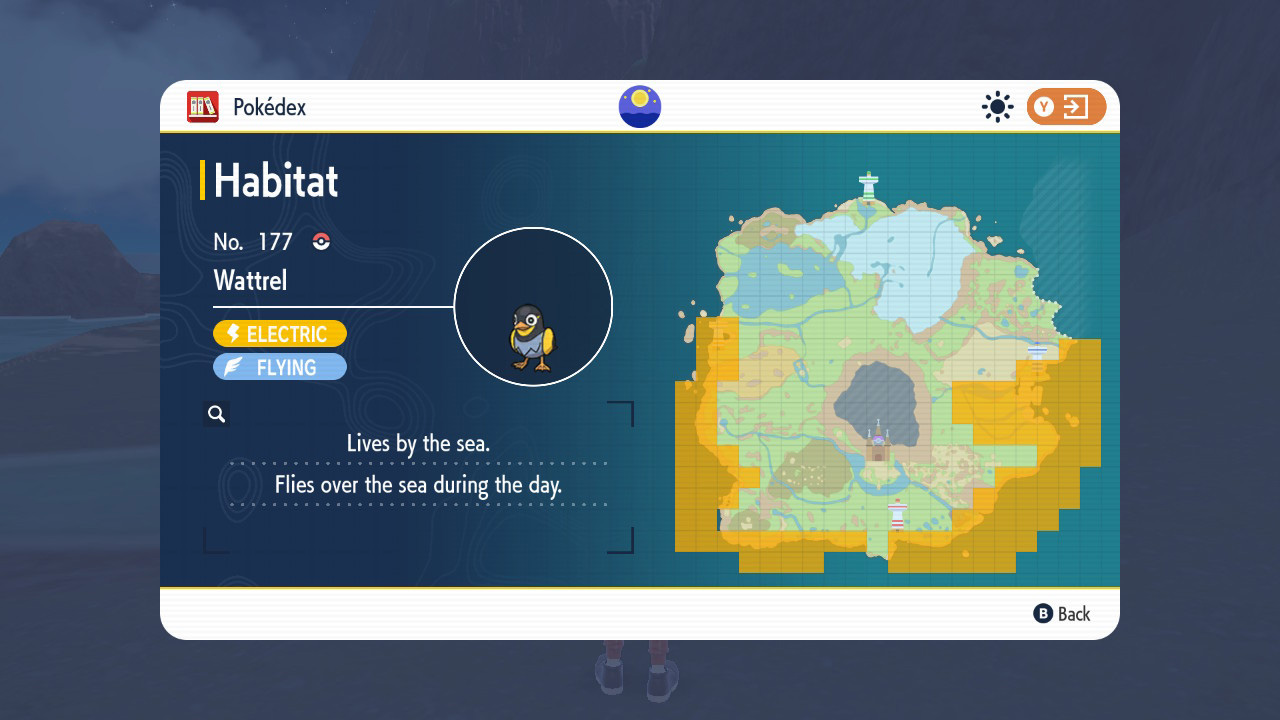Select the ELECTRIC type badge
The height and width of the screenshot is (720, 1280).
pyautogui.click(x=279, y=333)
